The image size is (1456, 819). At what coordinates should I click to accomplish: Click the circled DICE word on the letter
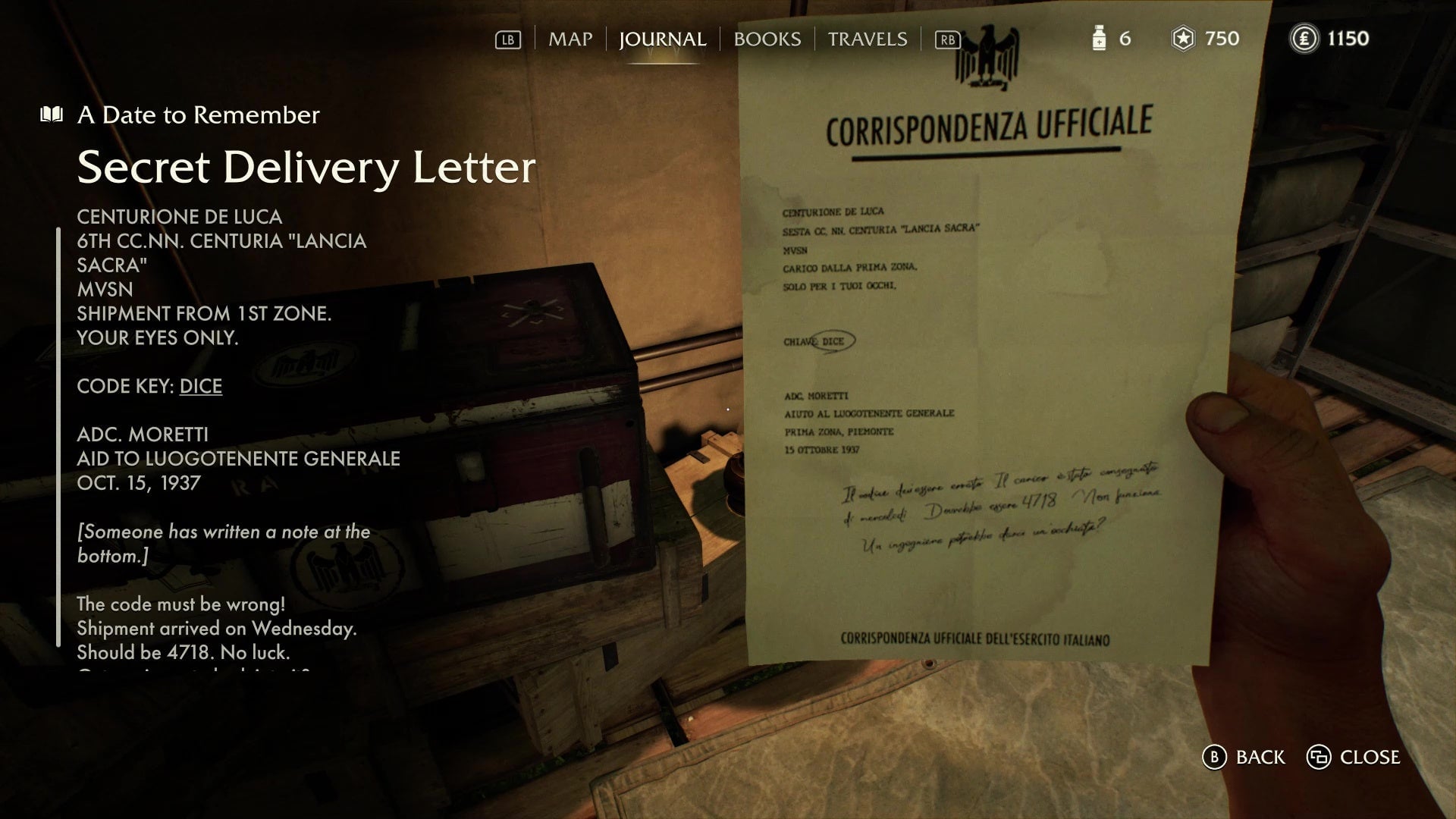831,342
